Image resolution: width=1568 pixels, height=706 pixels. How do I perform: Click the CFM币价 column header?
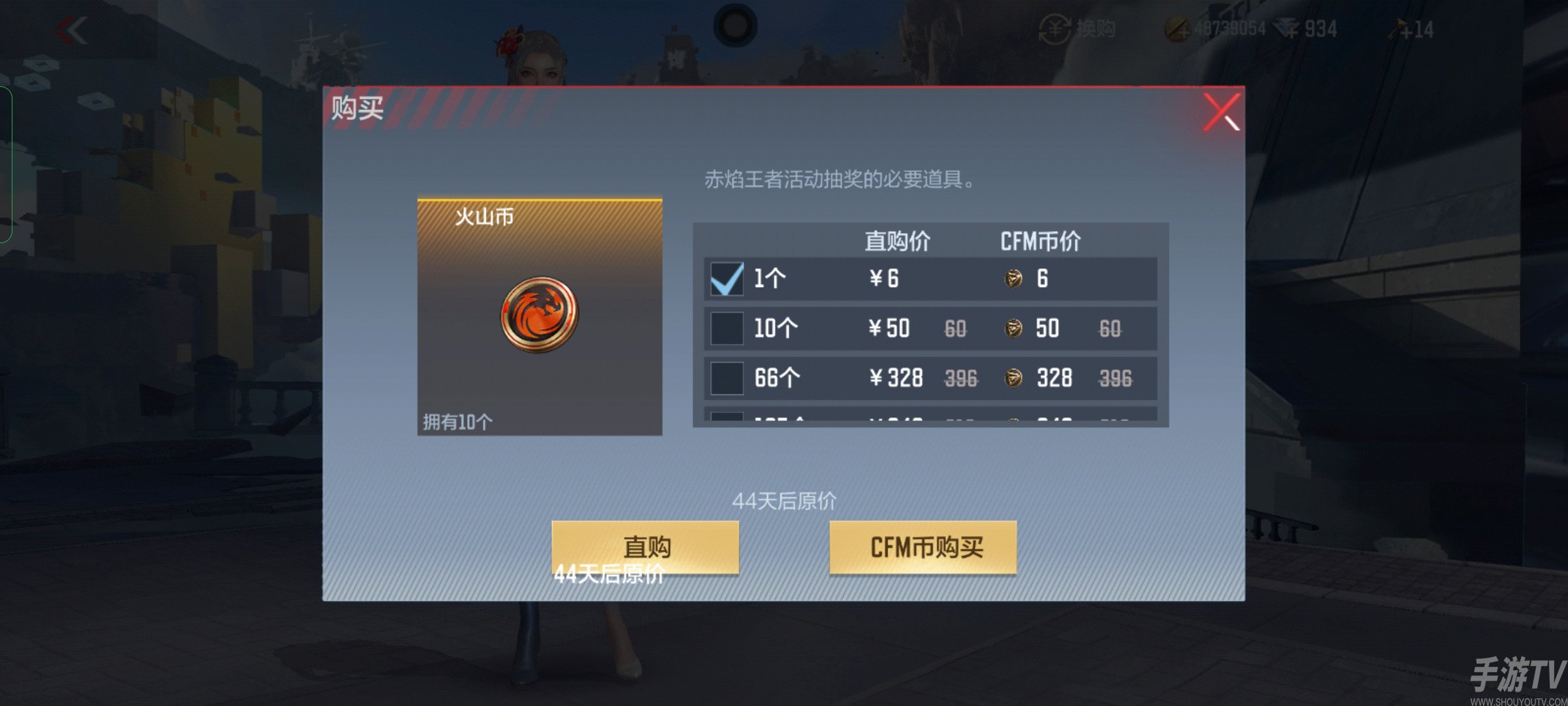[1039, 241]
